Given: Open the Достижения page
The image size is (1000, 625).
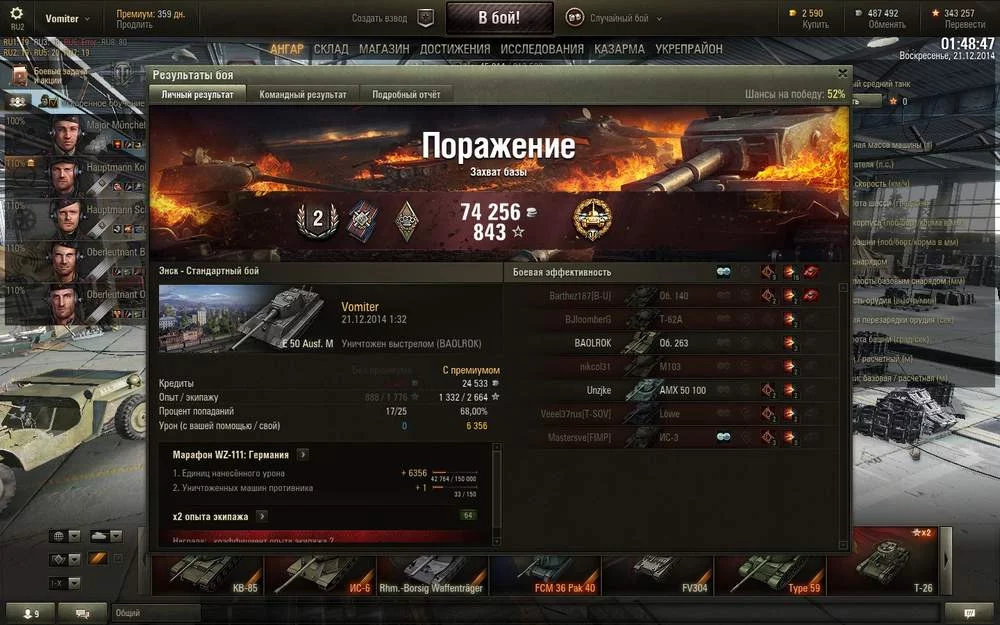Looking at the screenshot, I should (455, 49).
